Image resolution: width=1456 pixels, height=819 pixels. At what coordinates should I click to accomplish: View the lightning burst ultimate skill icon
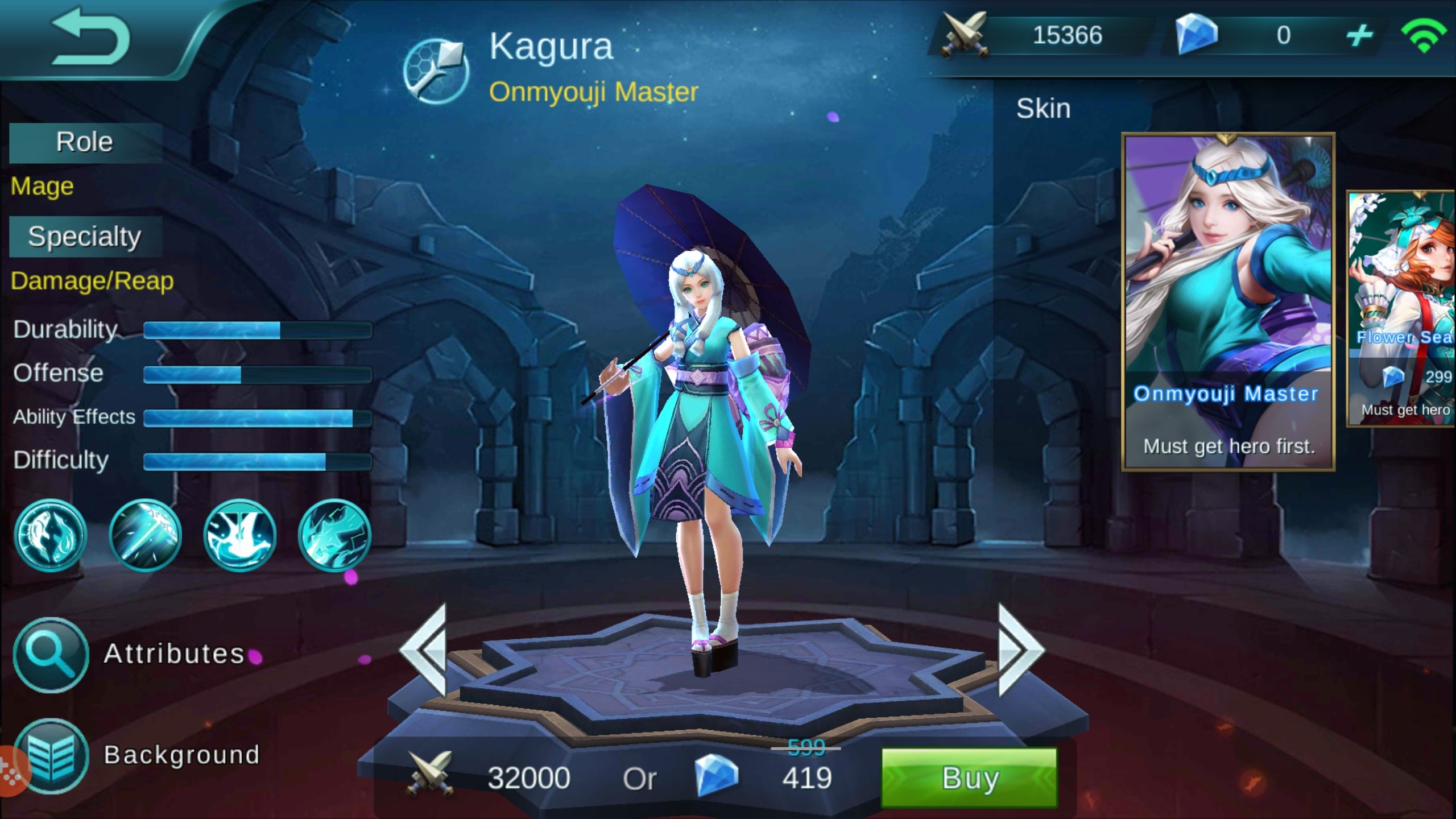pyautogui.click(x=334, y=535)
